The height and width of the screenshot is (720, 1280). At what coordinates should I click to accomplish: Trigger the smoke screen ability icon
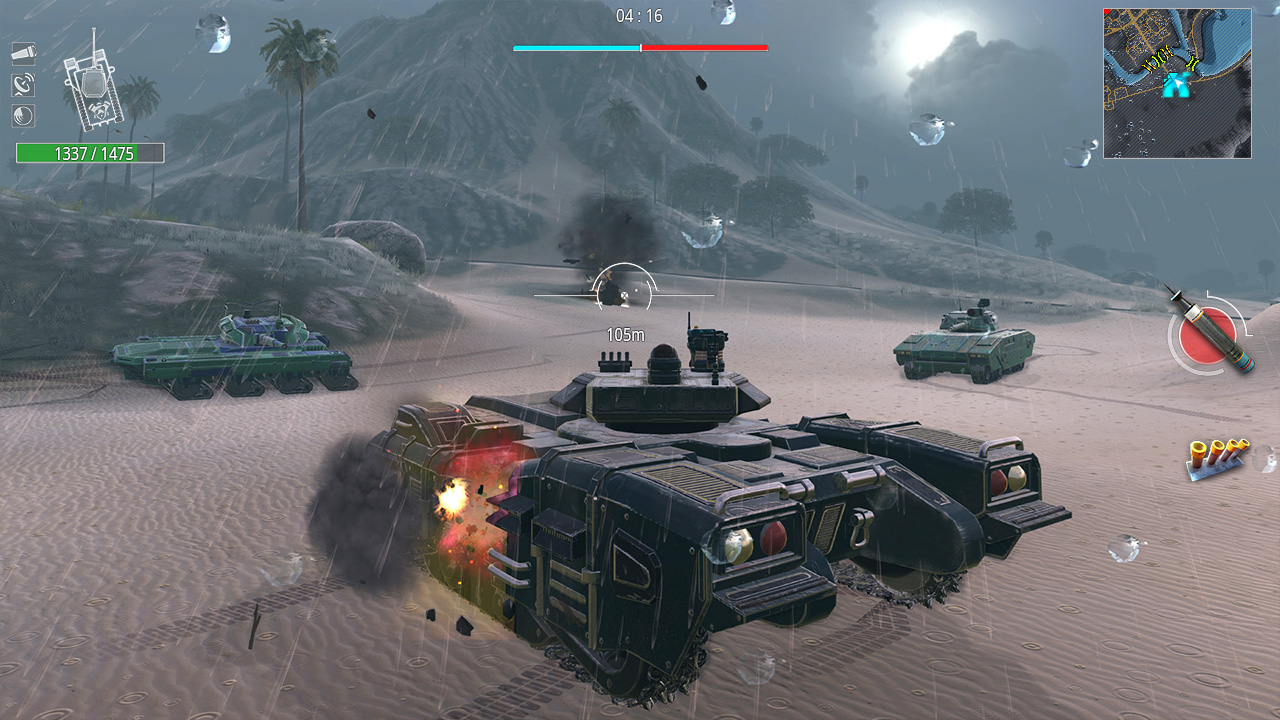point(22,114)
